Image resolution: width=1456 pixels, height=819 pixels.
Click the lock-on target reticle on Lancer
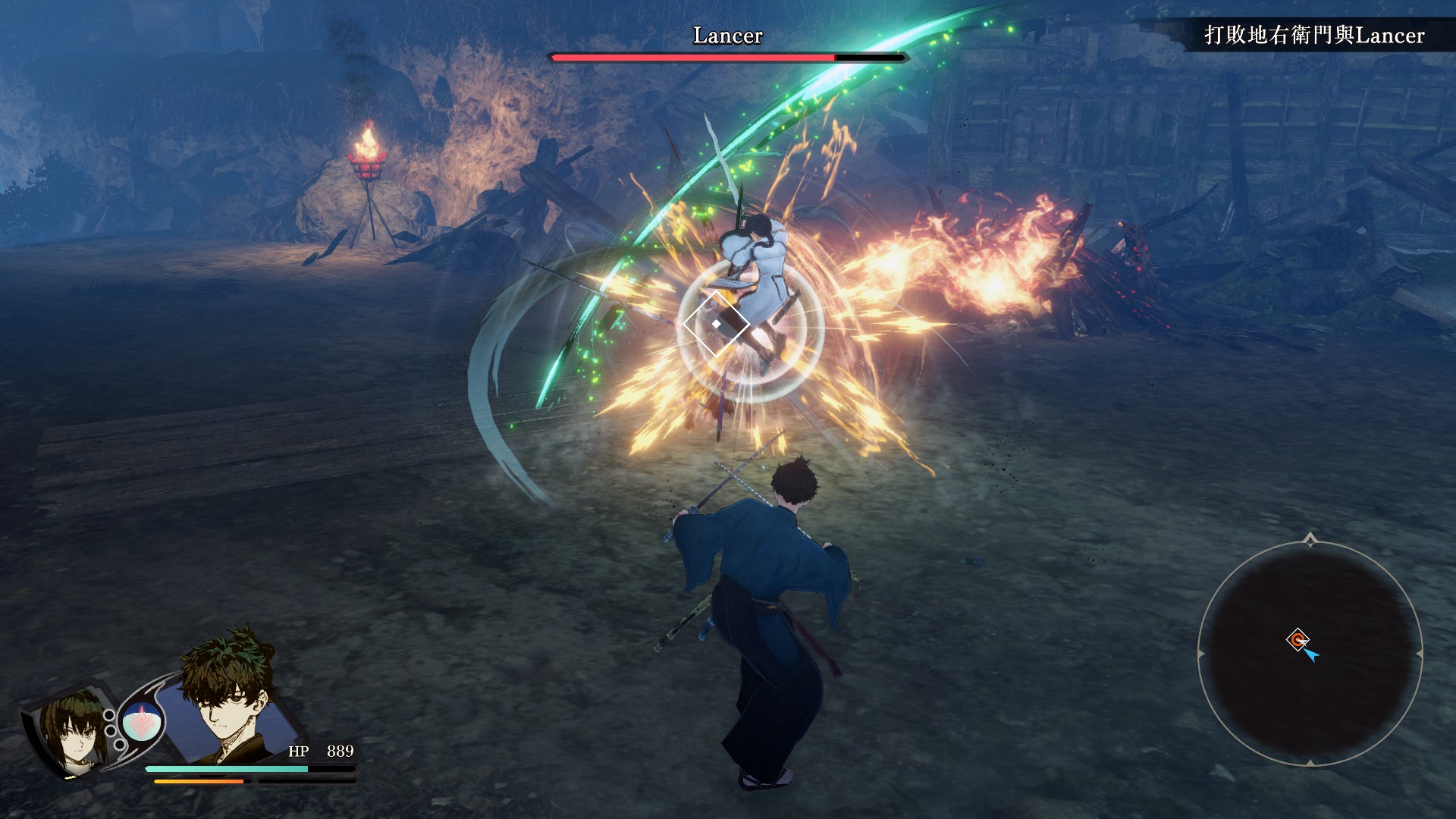(716, 324)
